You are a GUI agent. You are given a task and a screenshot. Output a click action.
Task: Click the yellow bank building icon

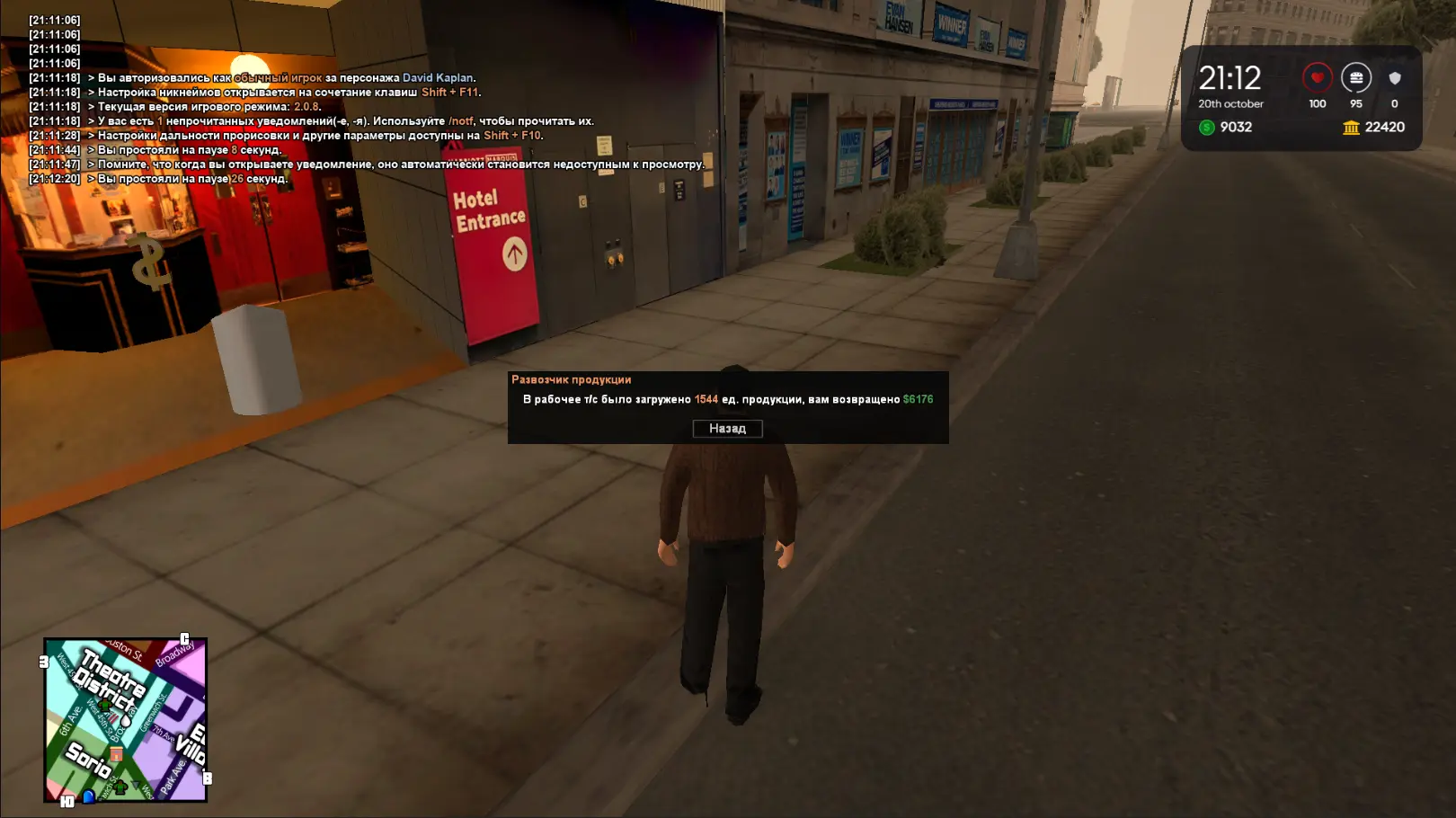click(x=1351, y=128)
